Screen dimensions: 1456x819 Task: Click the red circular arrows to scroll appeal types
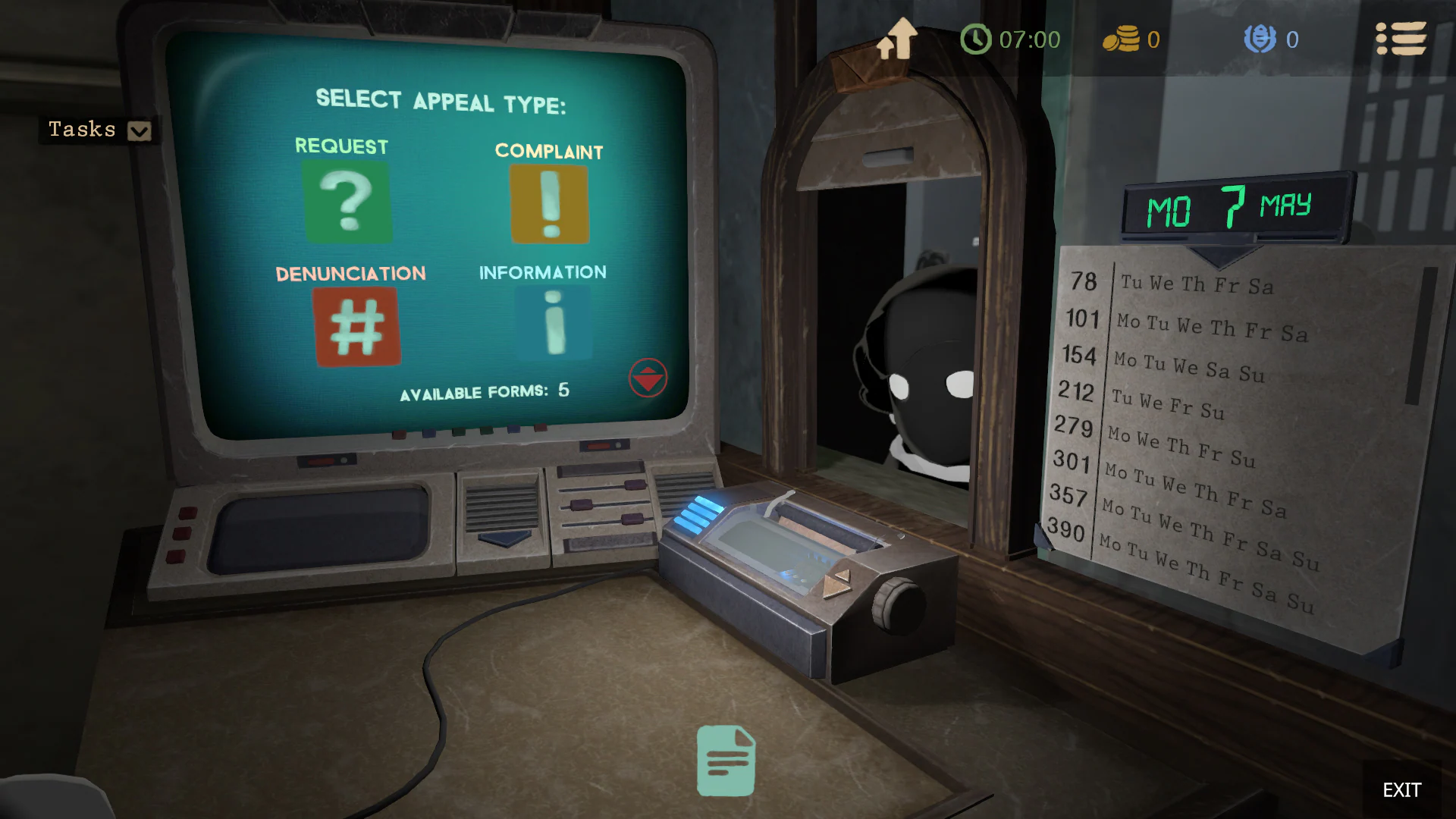(648, 377)
